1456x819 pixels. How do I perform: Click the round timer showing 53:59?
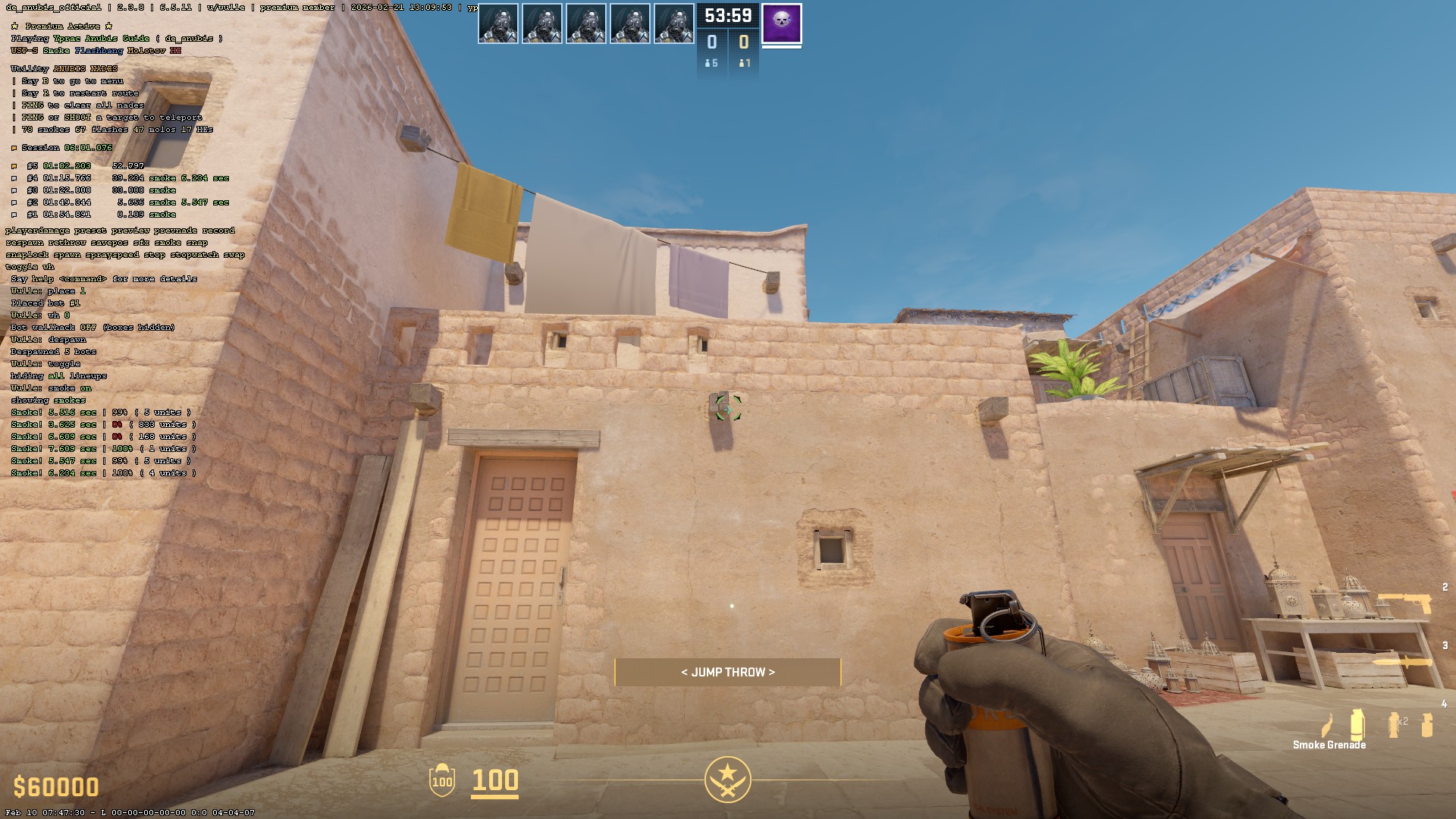click(727, 14)
